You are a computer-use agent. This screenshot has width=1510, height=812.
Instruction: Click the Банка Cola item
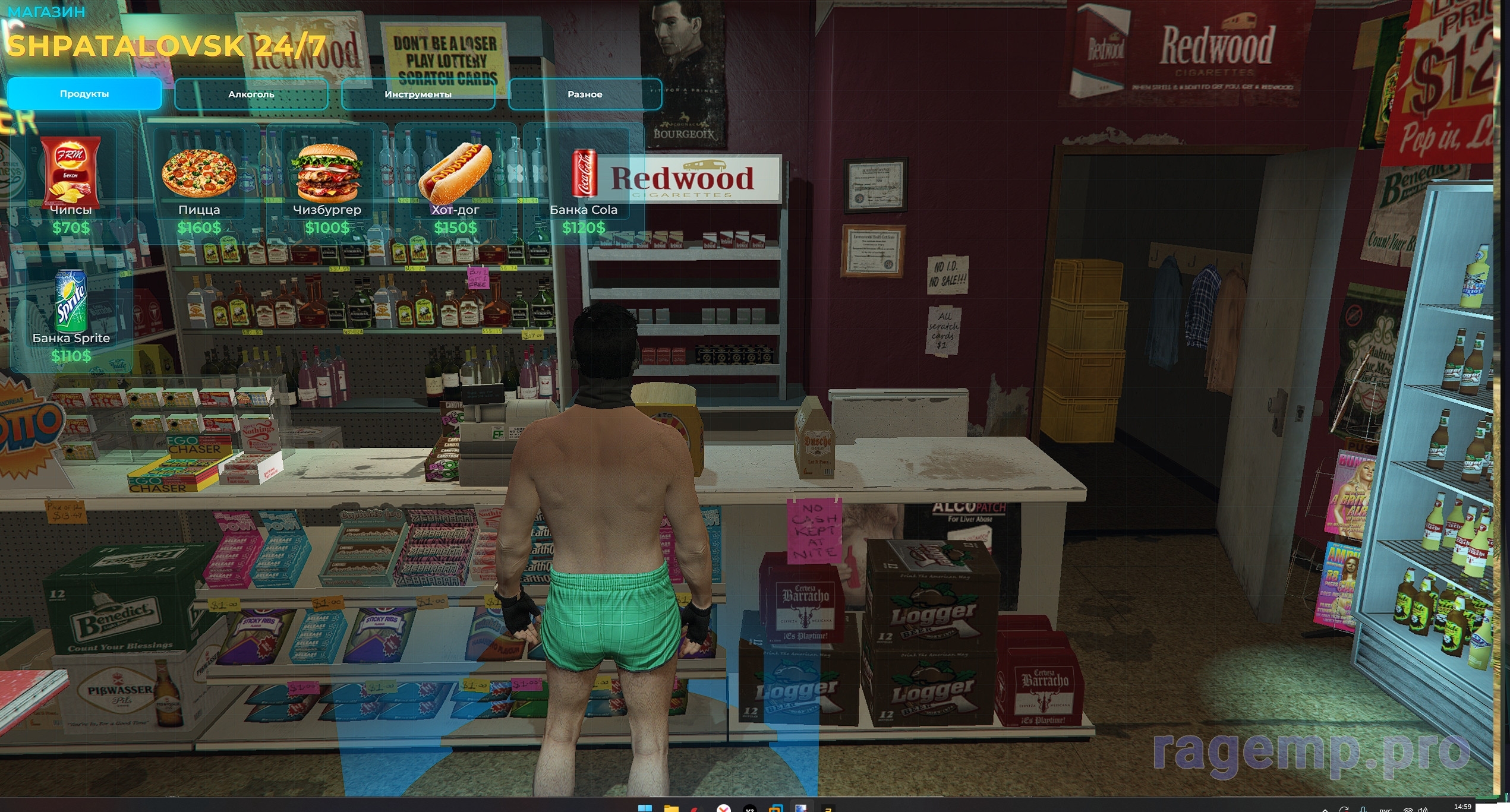click(584, 184)
